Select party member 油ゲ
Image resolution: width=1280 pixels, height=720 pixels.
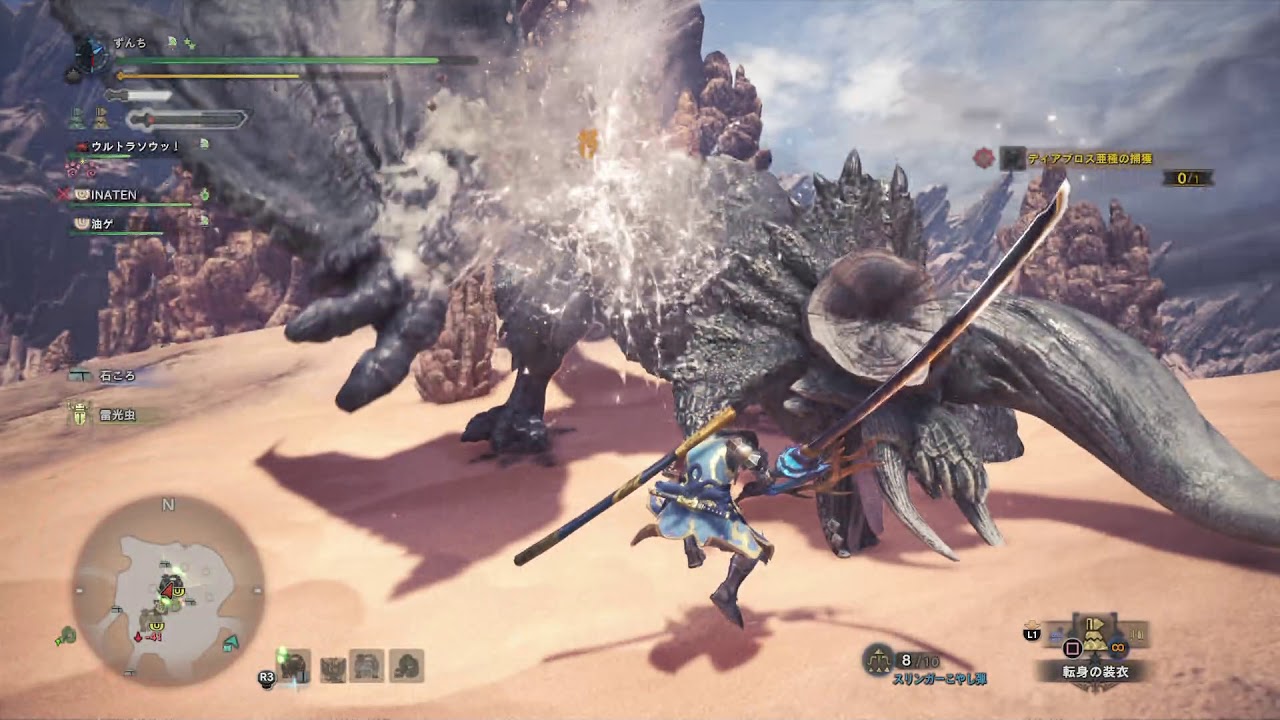(103, 225)
